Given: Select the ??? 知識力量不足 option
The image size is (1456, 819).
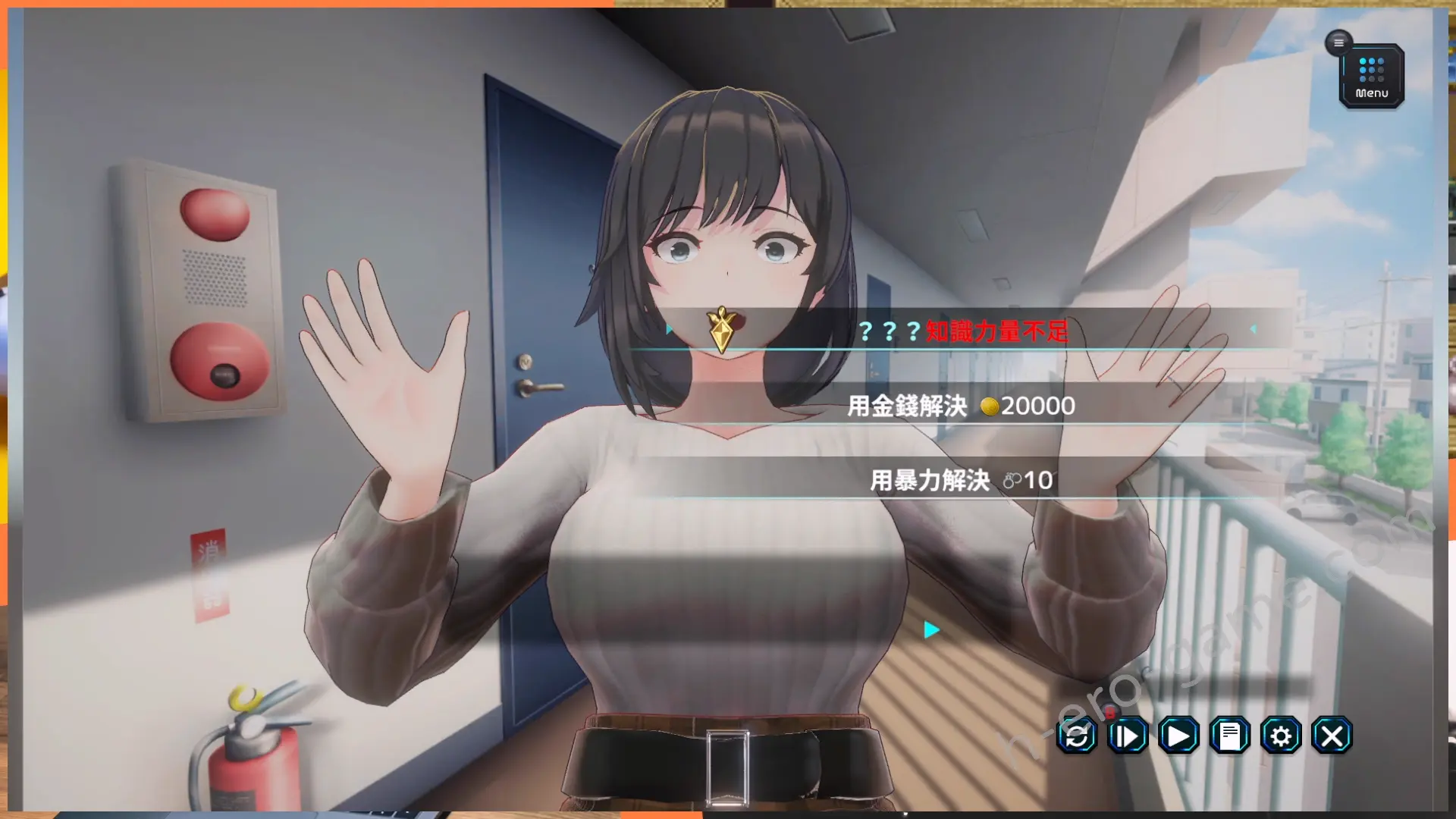Looking at the screenshot, I should [962, 331].
